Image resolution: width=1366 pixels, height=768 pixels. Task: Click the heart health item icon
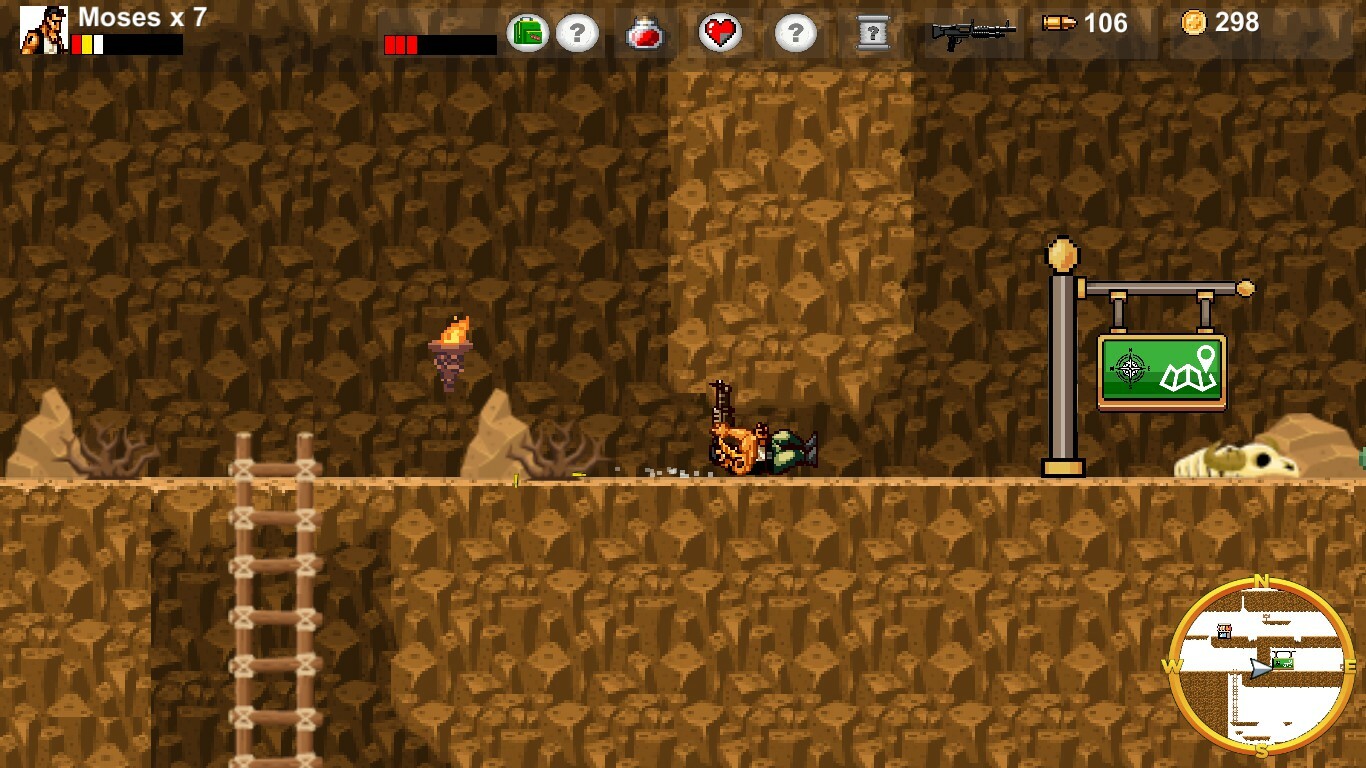tap(720, 31)
